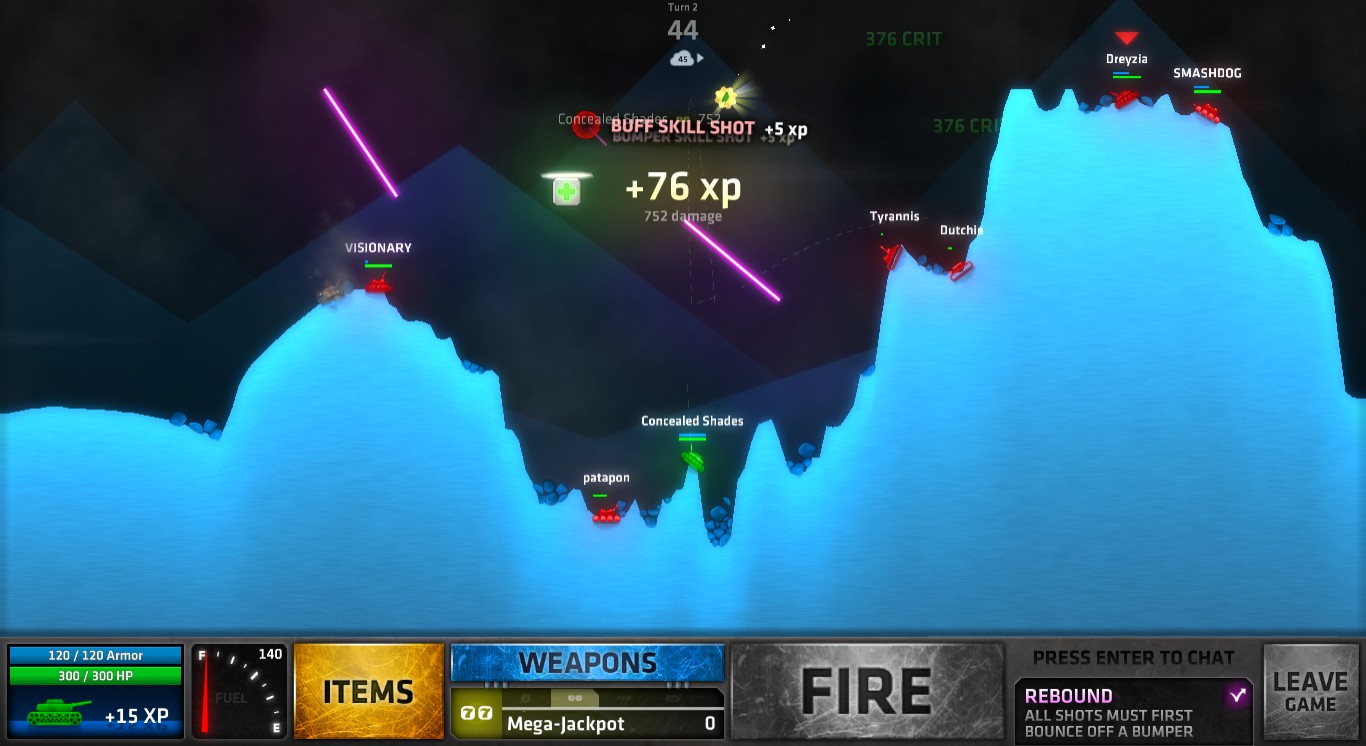Click the yellow starburst explosion icon
This screenshot has height=746, width=1366.
click(x=727, y=96)
